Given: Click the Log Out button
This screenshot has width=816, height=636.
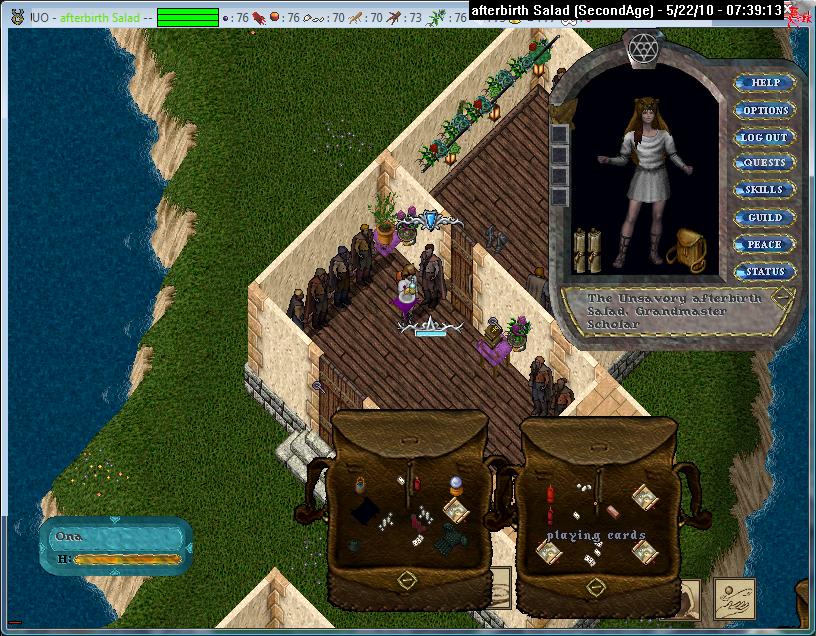Looking at the screenshot, I should pyautogui.click(x=765, y=137).
